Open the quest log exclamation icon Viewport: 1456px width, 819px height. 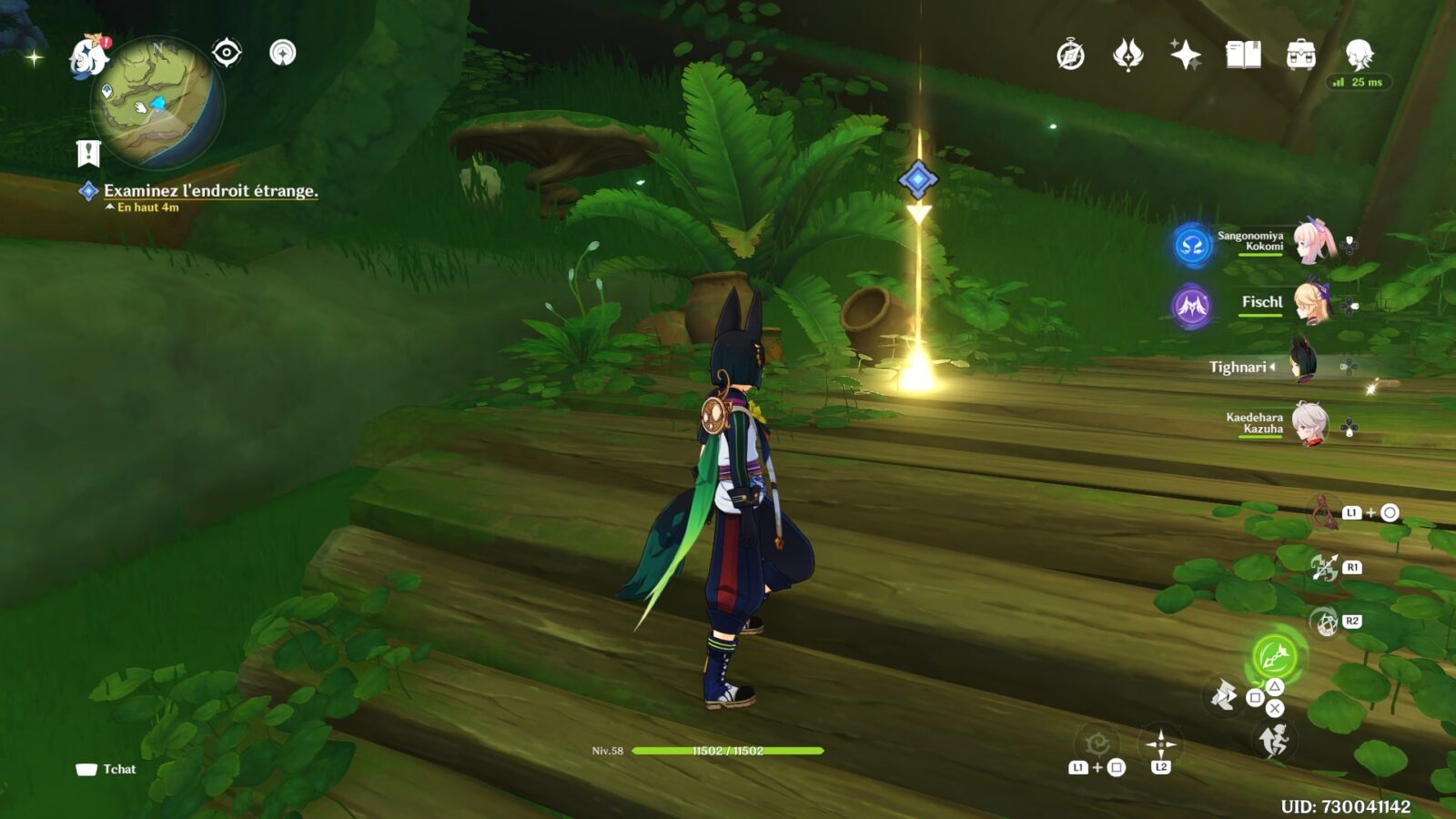pyautogui.click(x=88, y=154)
